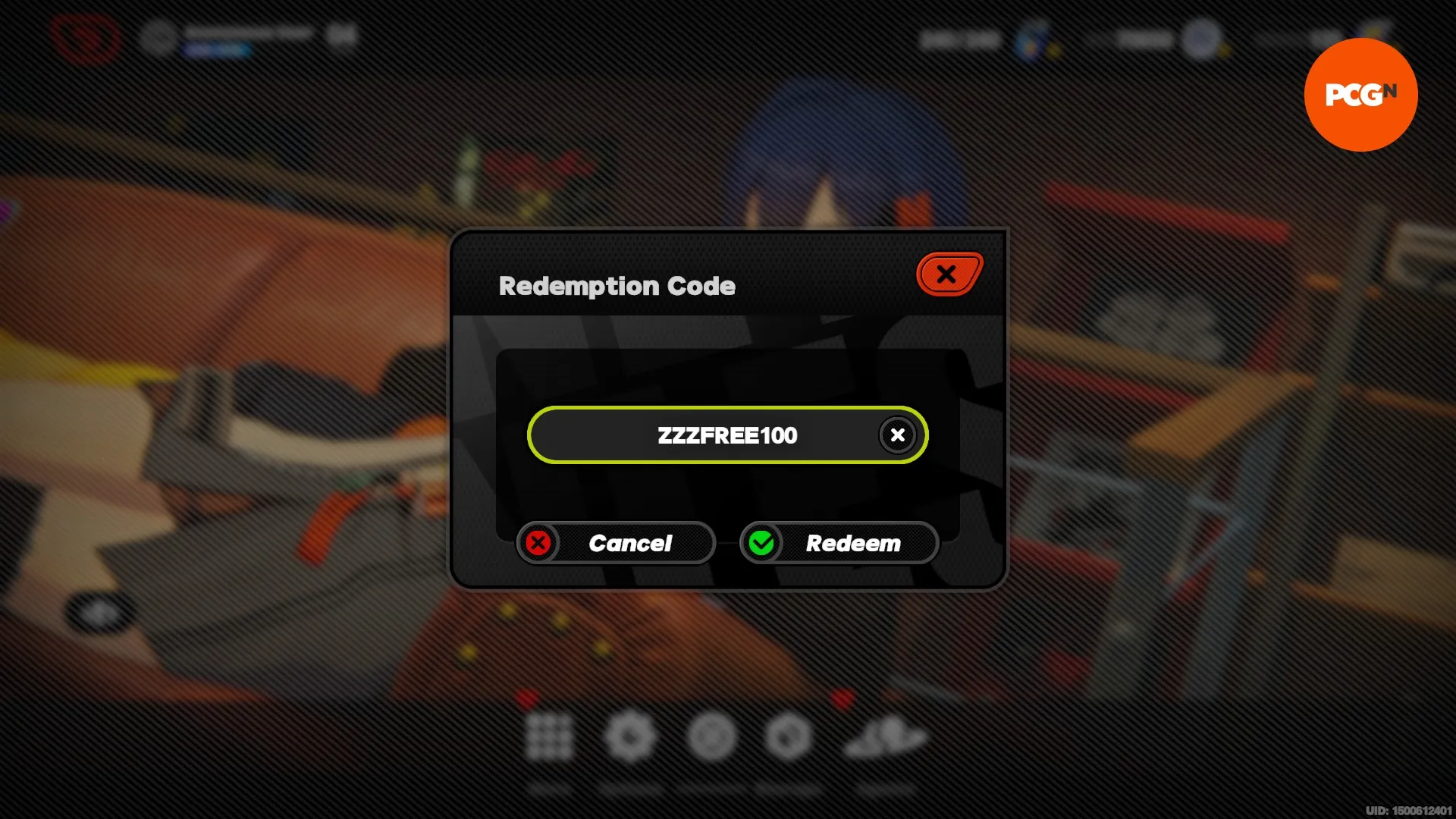Click the green check icon on Redeem
The image size is (1456, 819).
(x=761, y=542)
